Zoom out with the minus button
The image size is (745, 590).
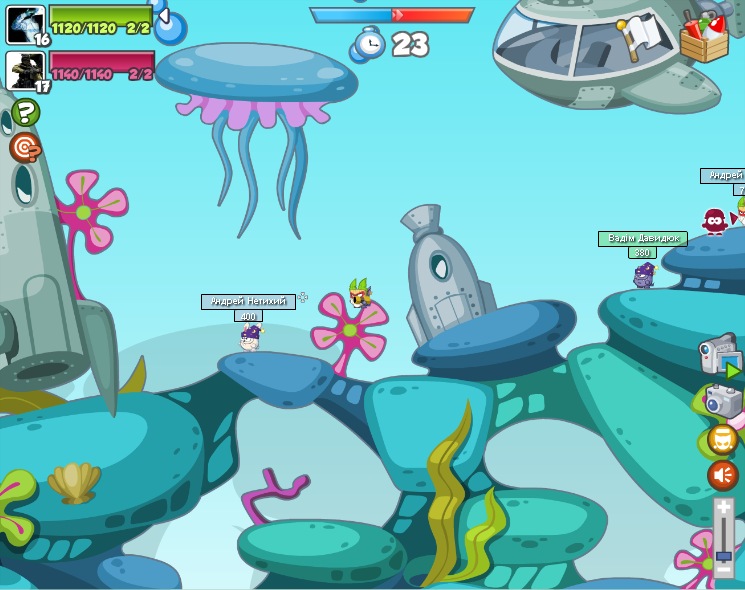pos(724,568)
